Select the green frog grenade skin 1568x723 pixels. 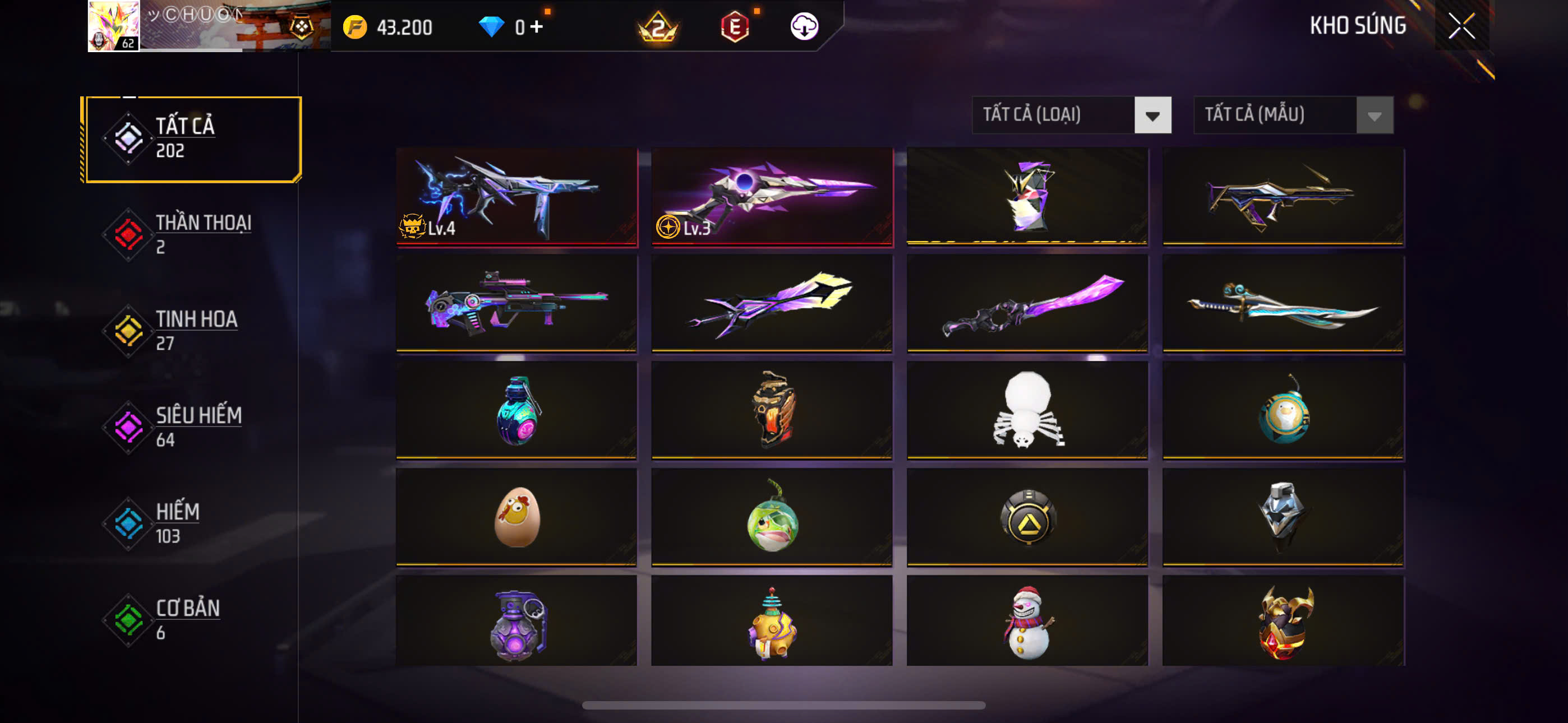[x=772, y=517]
